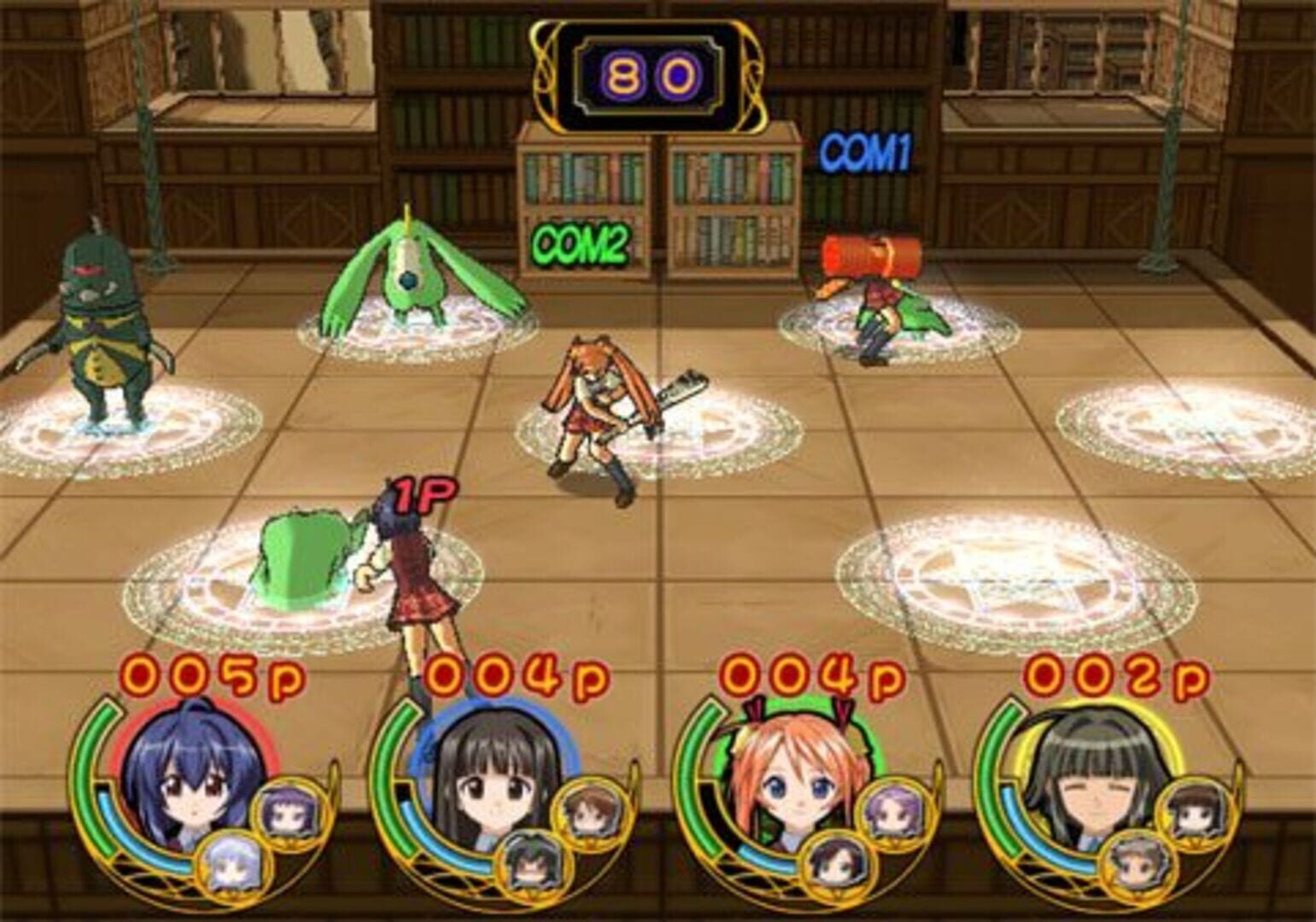
Task: Toggle the COM1 opponent label
Action: [865, 152]
